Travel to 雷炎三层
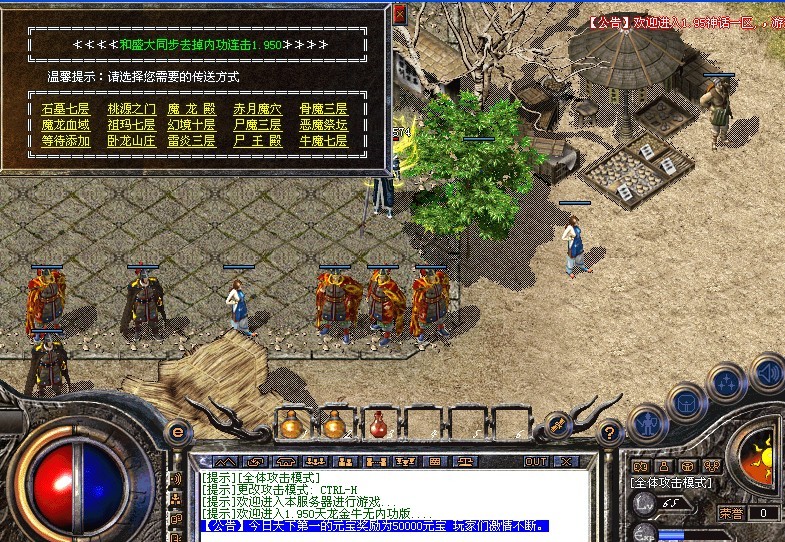This screenshot has width=785, height=542. point(191,141)
